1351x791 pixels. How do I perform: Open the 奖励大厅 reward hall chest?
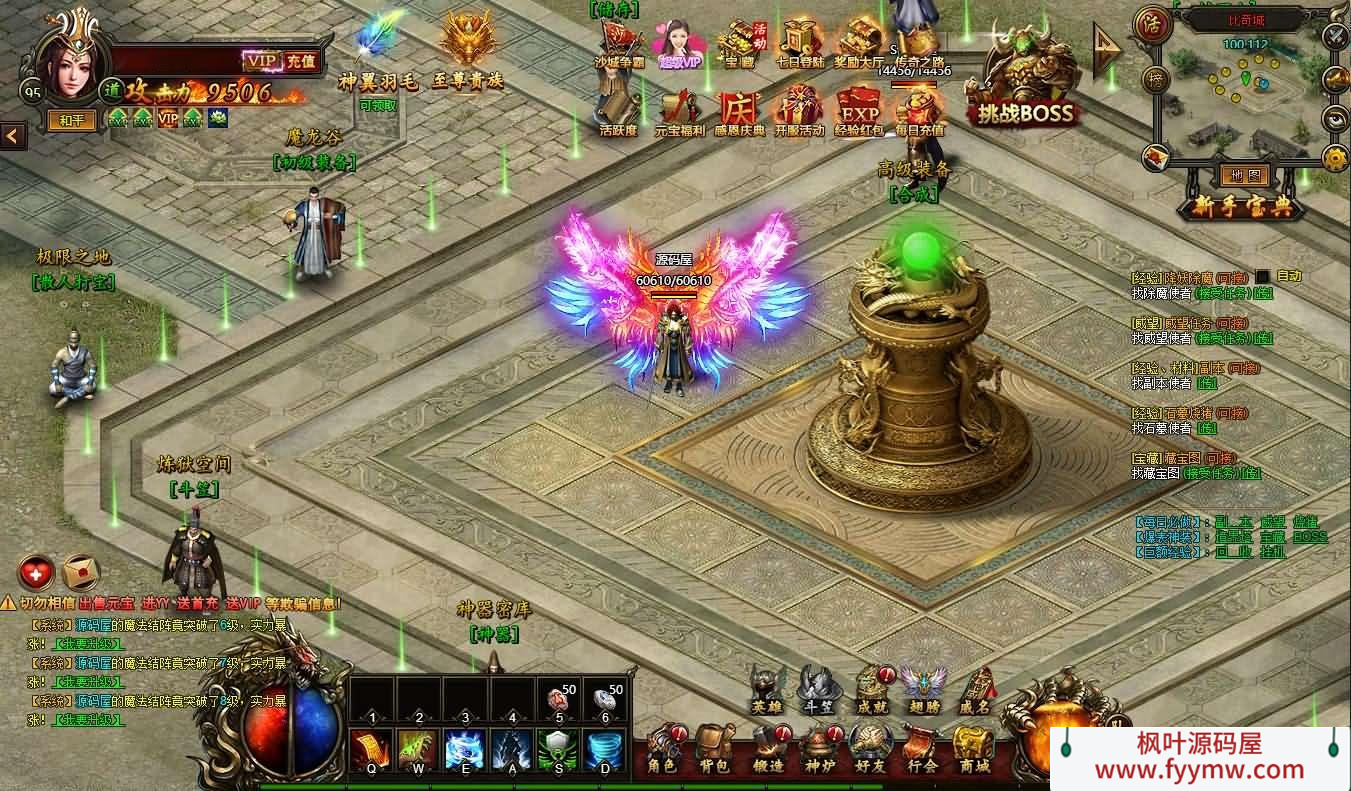858,44
